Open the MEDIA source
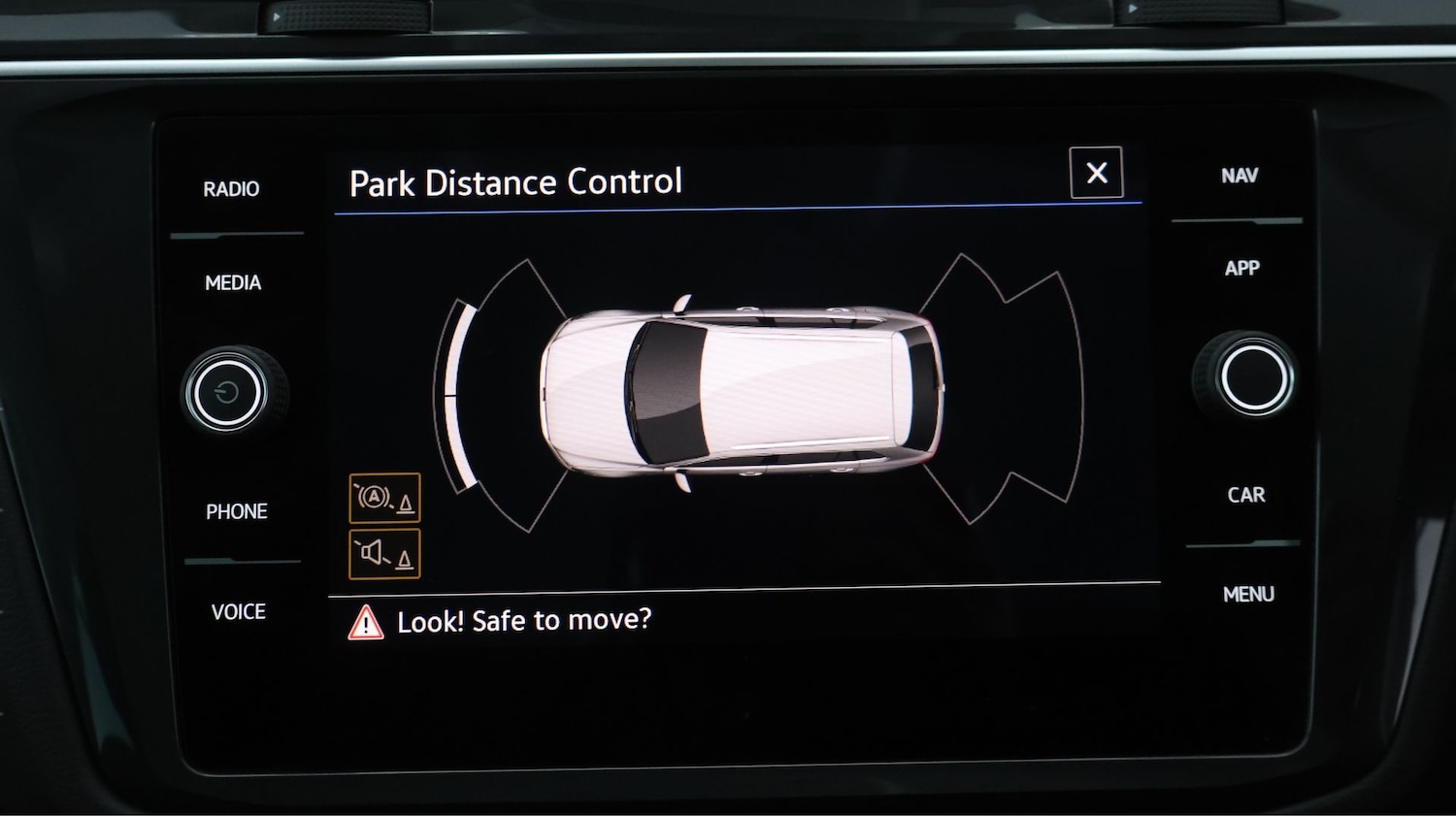Screen dimensions: 1456x816 232,282
